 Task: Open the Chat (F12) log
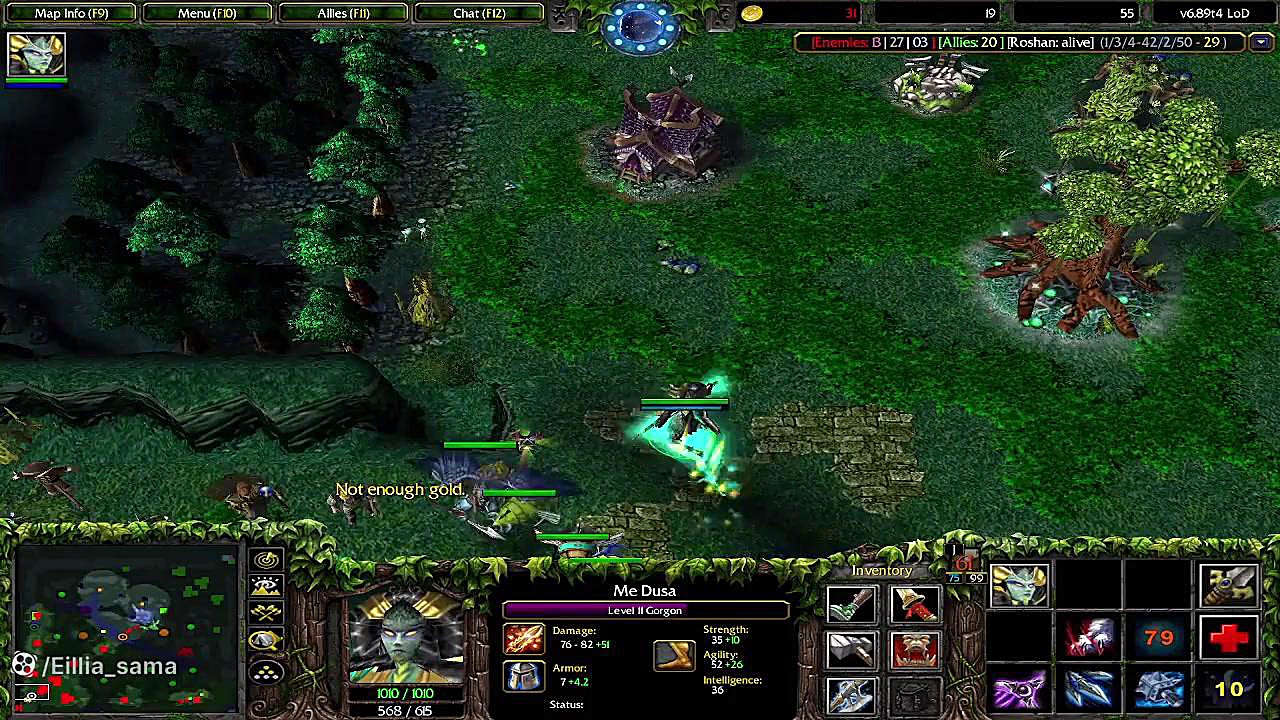(479, 13)
